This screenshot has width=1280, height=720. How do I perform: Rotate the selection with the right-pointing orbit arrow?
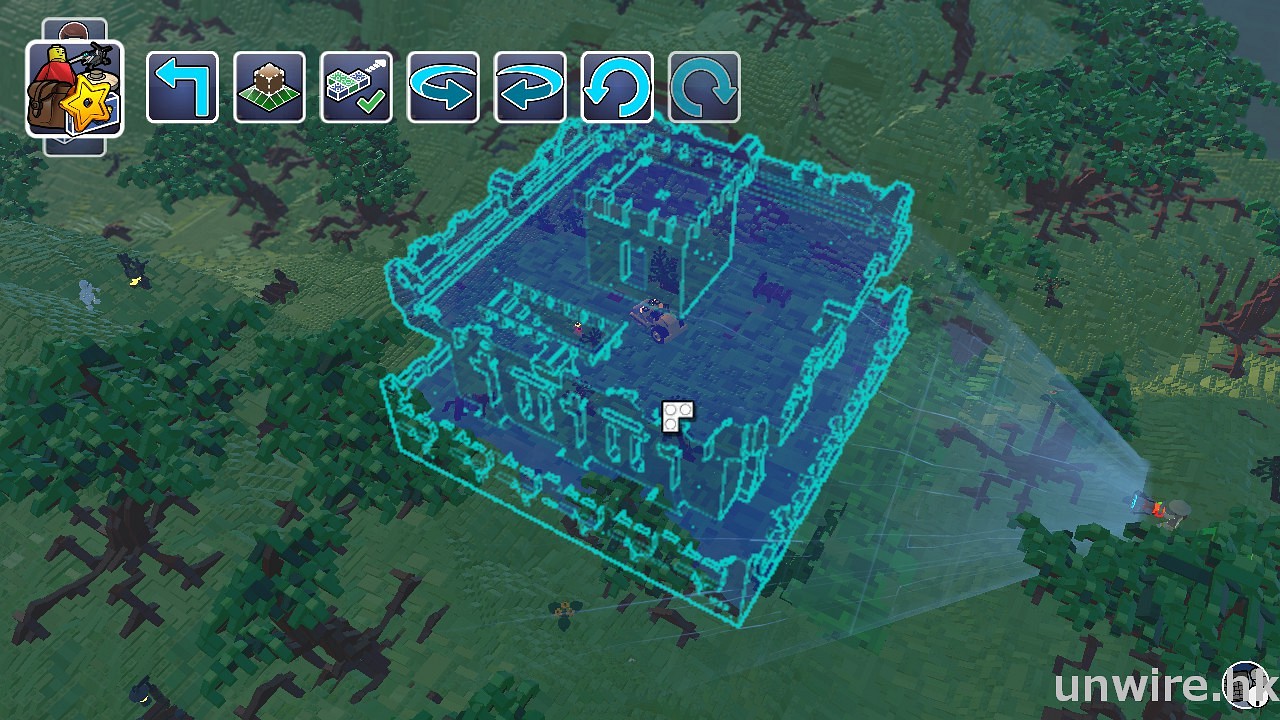(443, 87)
